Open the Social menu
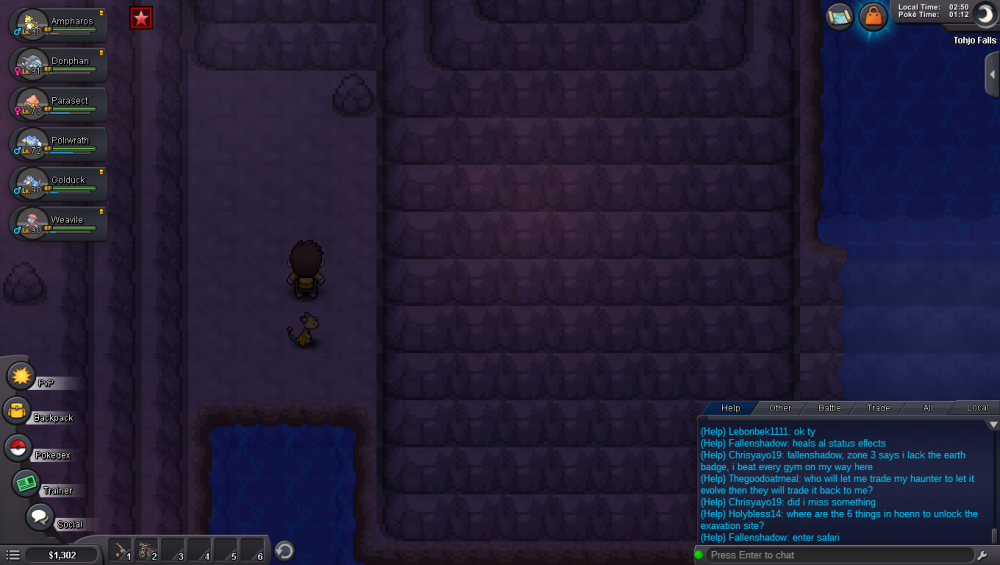Screen dimensions: 1000x565 click(40, 517)
